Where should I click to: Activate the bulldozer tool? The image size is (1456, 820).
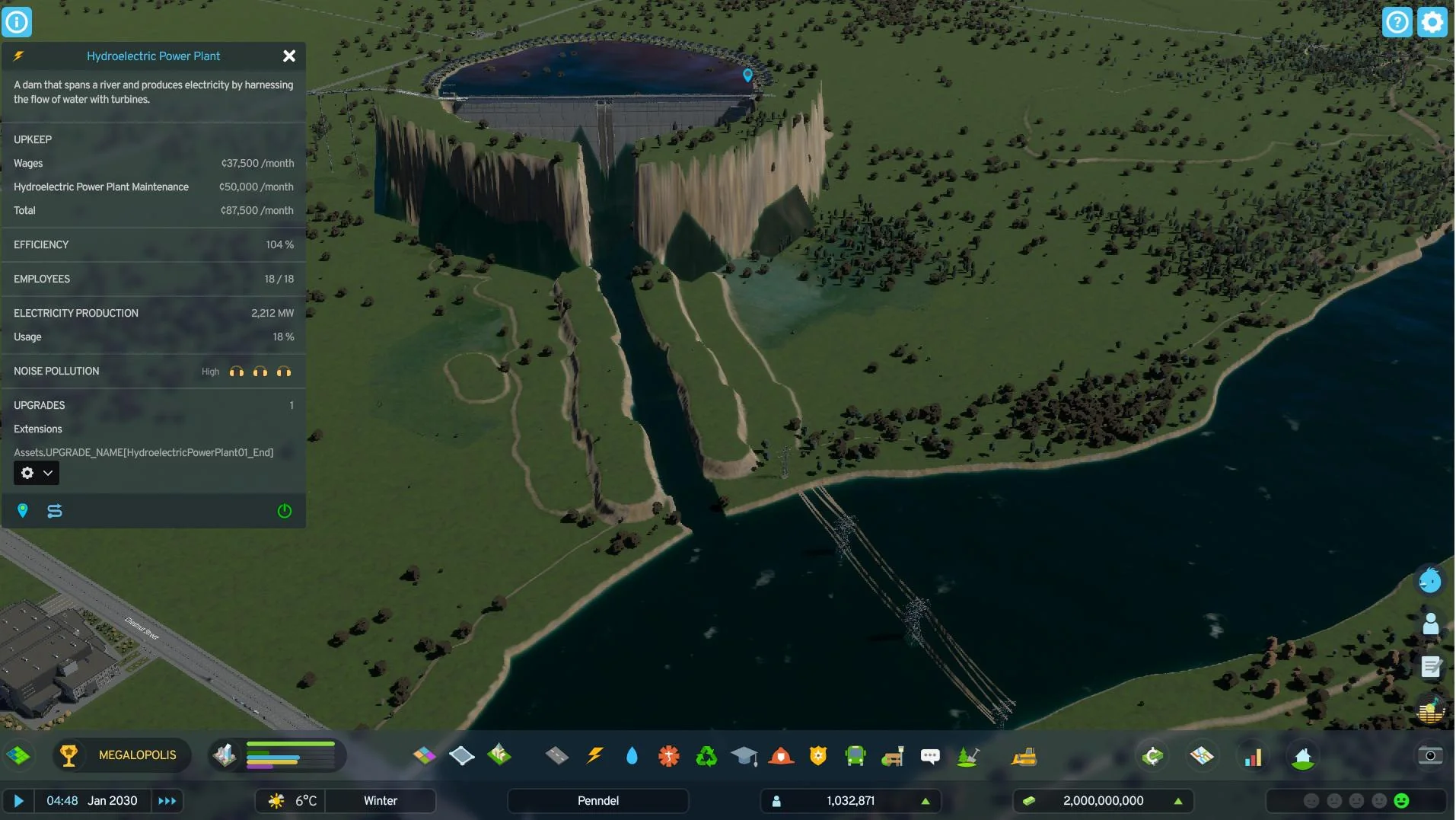[x=1024, y=756]
